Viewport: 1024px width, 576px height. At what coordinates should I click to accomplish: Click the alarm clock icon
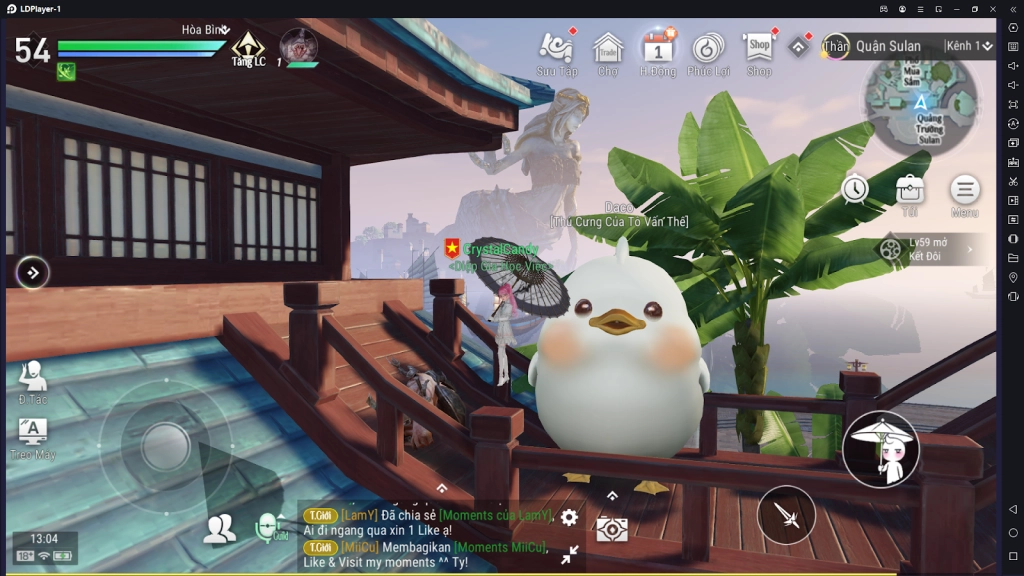855,188
